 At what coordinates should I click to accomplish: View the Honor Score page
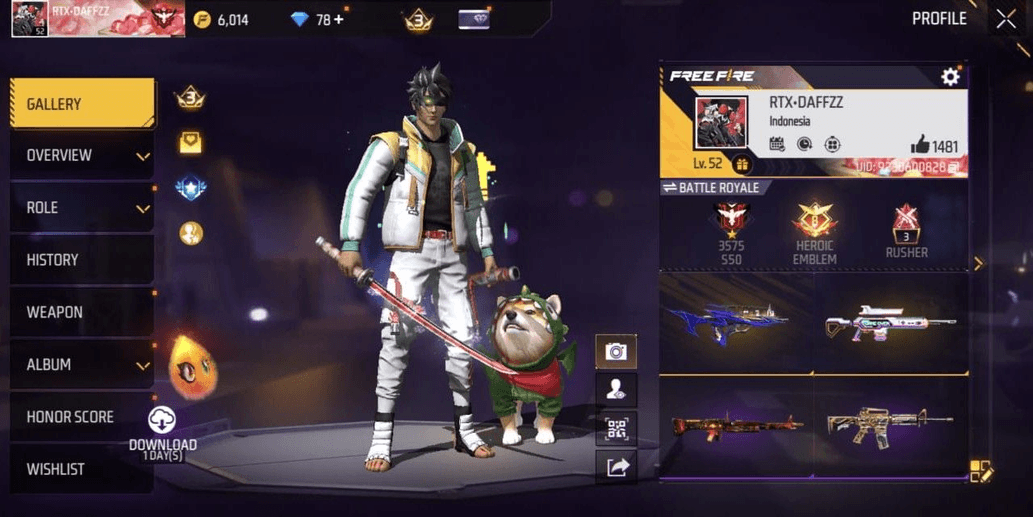82,417
